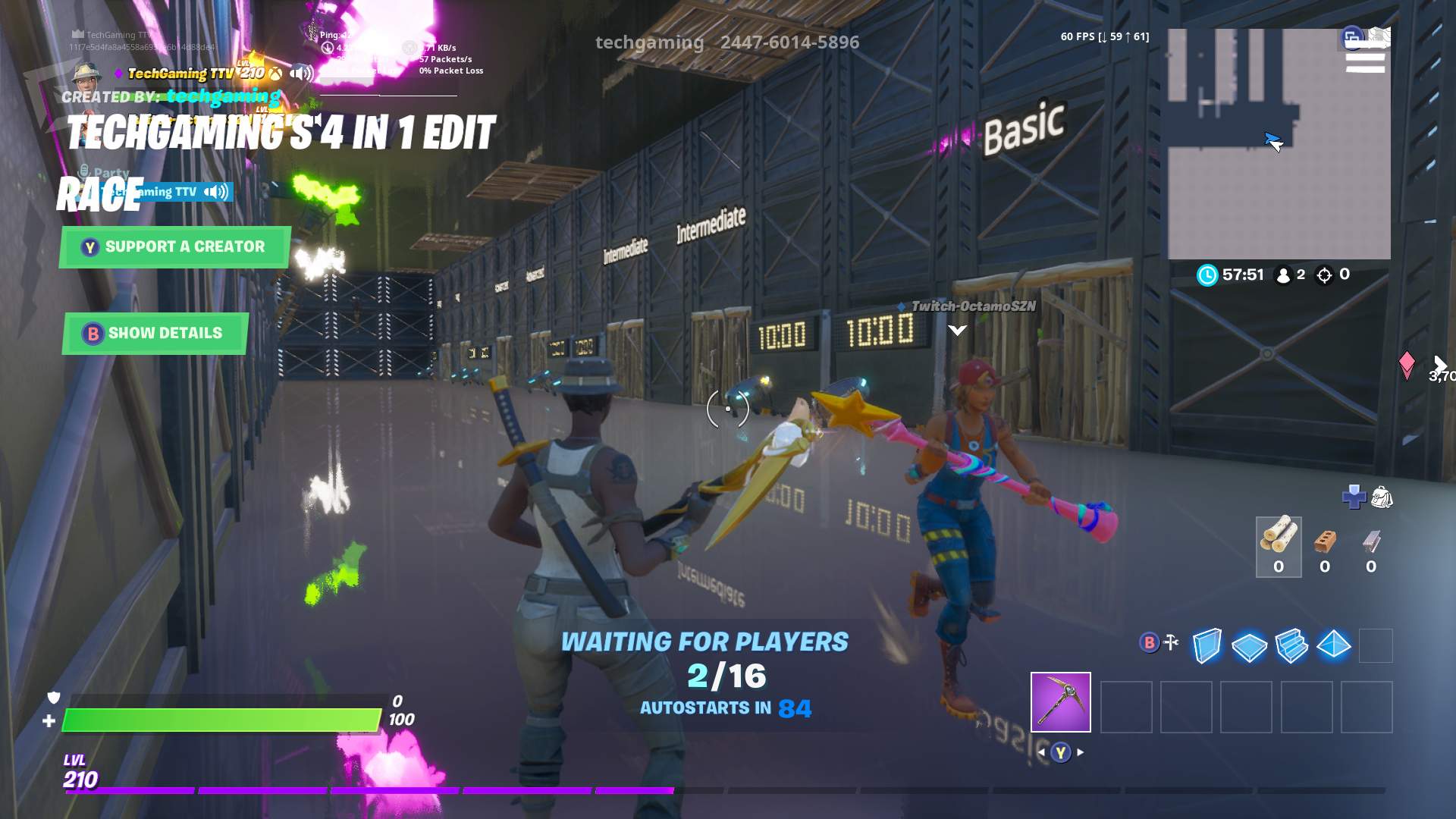Image resolution: width=1456 pixels, height=819 pixels.
Task: Toggle the speaker icon next to TechGaming TTV 210
Action: [302, 74]
